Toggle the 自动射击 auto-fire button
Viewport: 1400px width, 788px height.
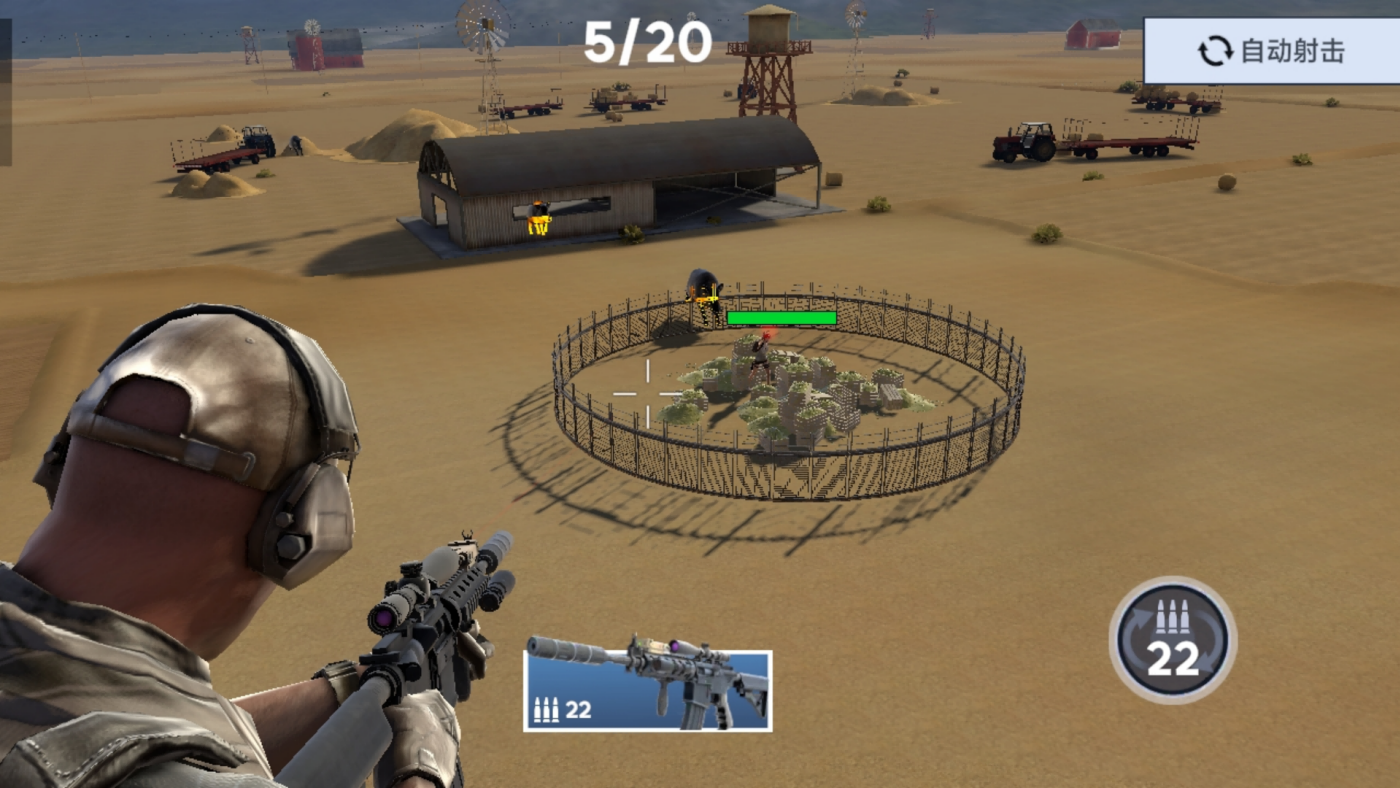pyautogui.click(x=1272, y=51)
